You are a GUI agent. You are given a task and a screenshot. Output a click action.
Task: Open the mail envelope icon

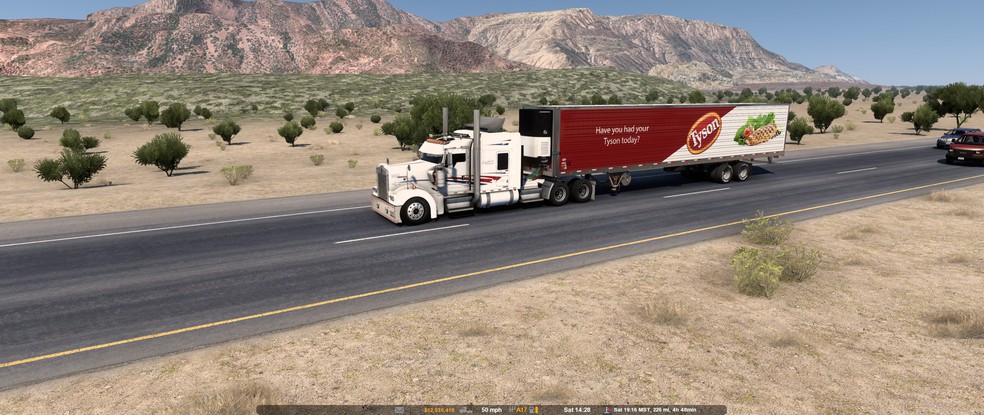tap(399, 409)
